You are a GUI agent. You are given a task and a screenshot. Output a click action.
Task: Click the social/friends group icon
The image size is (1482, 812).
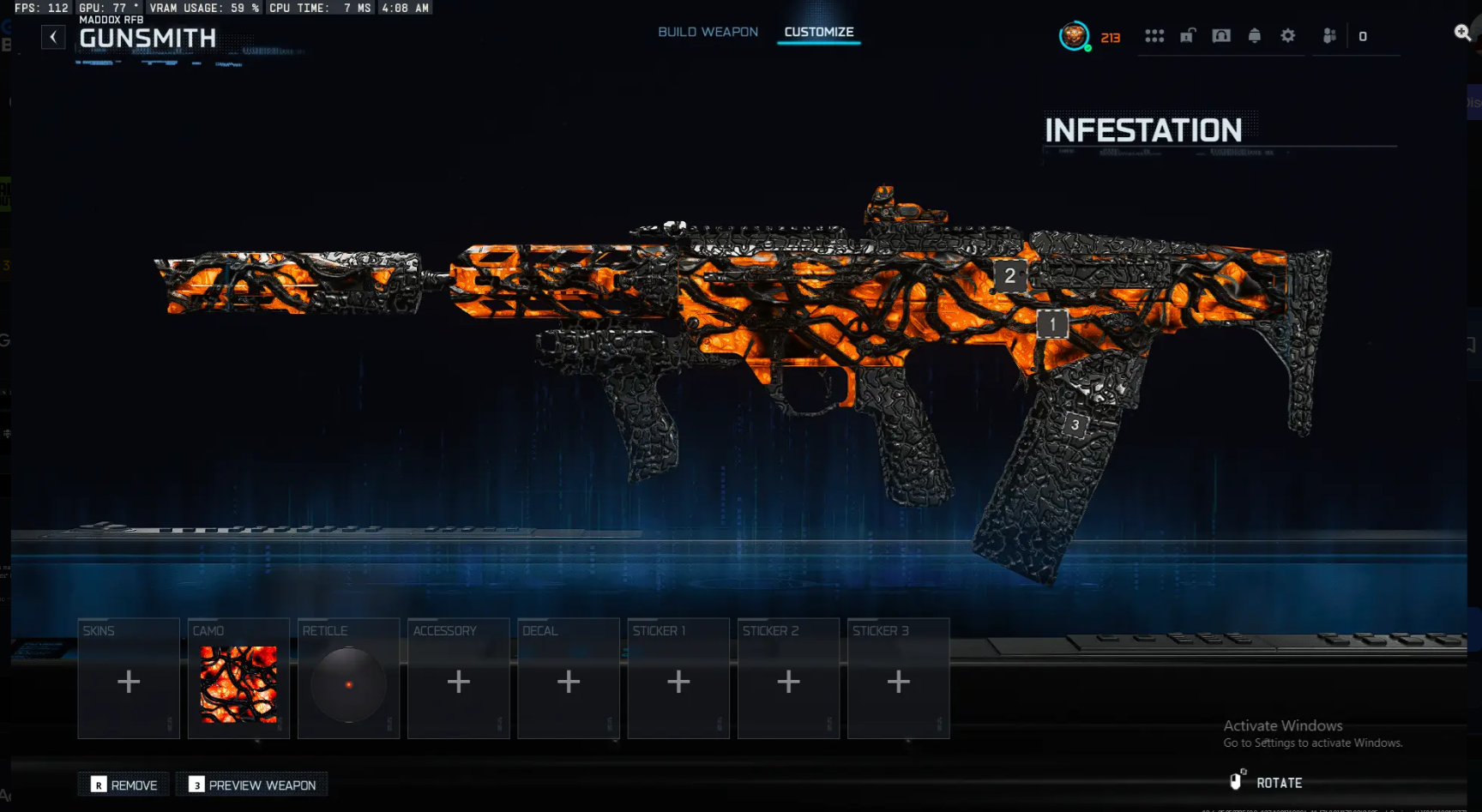(x=1328, y=36)
